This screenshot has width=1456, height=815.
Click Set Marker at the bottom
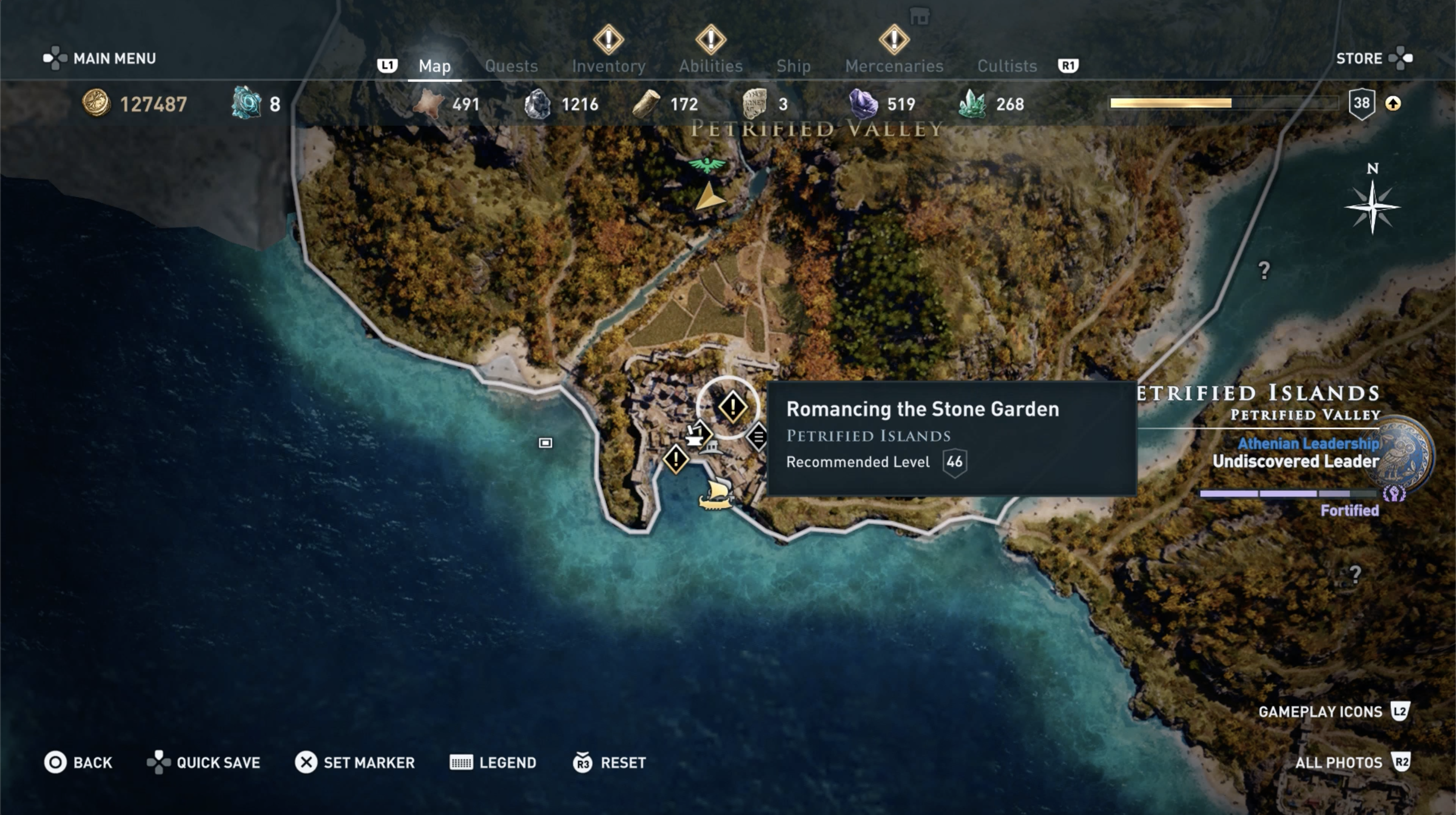click(354, 763)
